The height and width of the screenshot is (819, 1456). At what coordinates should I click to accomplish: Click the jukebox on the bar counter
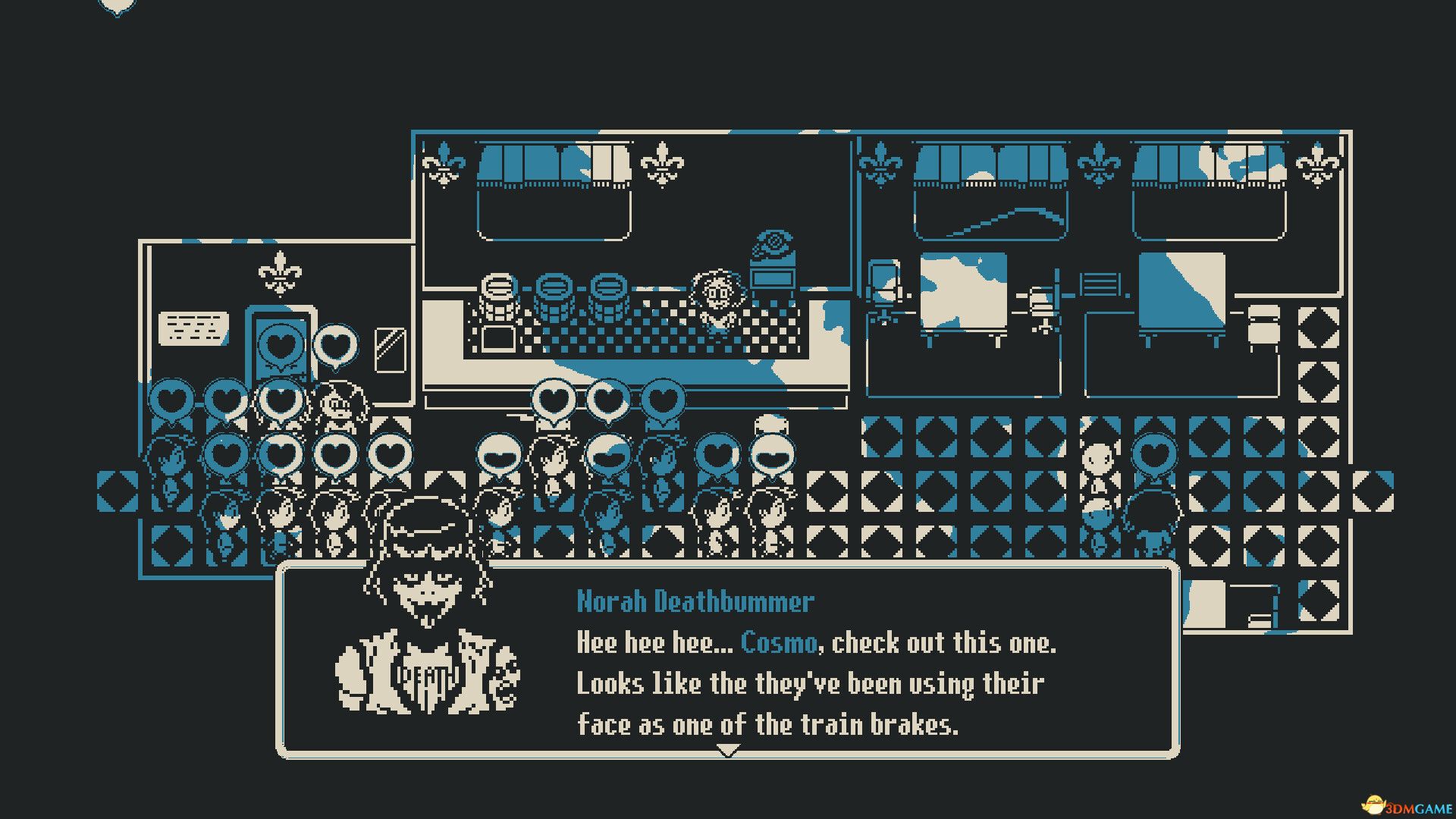click(770, 288)
